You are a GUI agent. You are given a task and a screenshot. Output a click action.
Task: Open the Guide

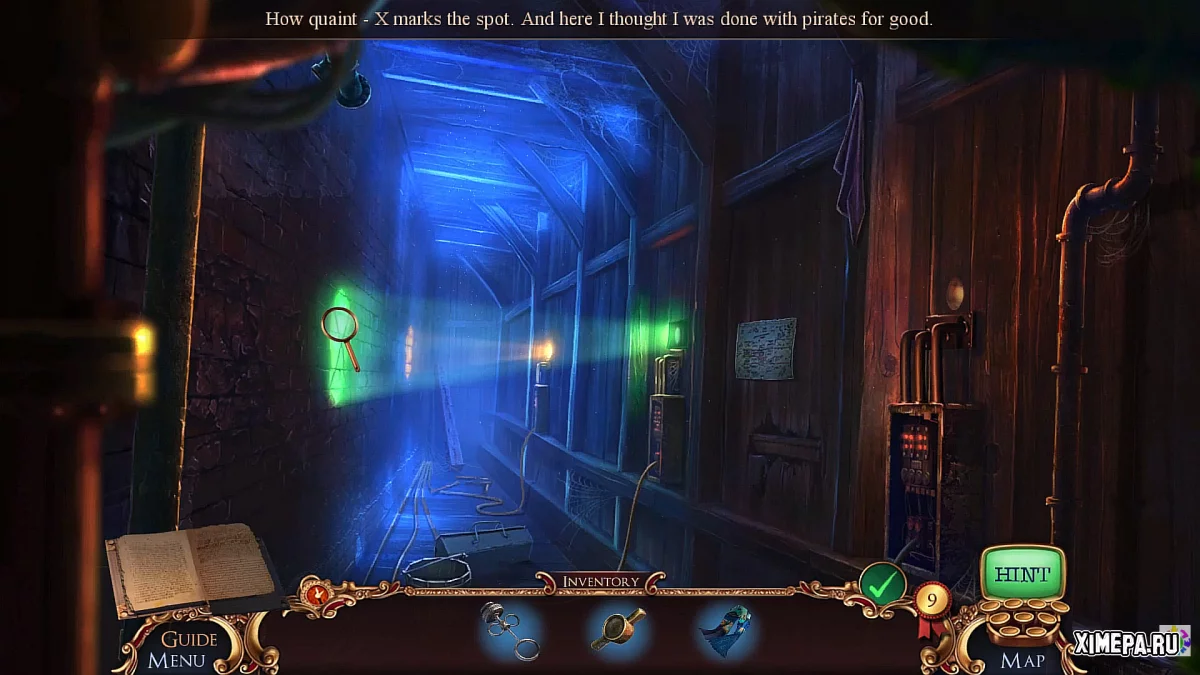[x=189, y=639]
